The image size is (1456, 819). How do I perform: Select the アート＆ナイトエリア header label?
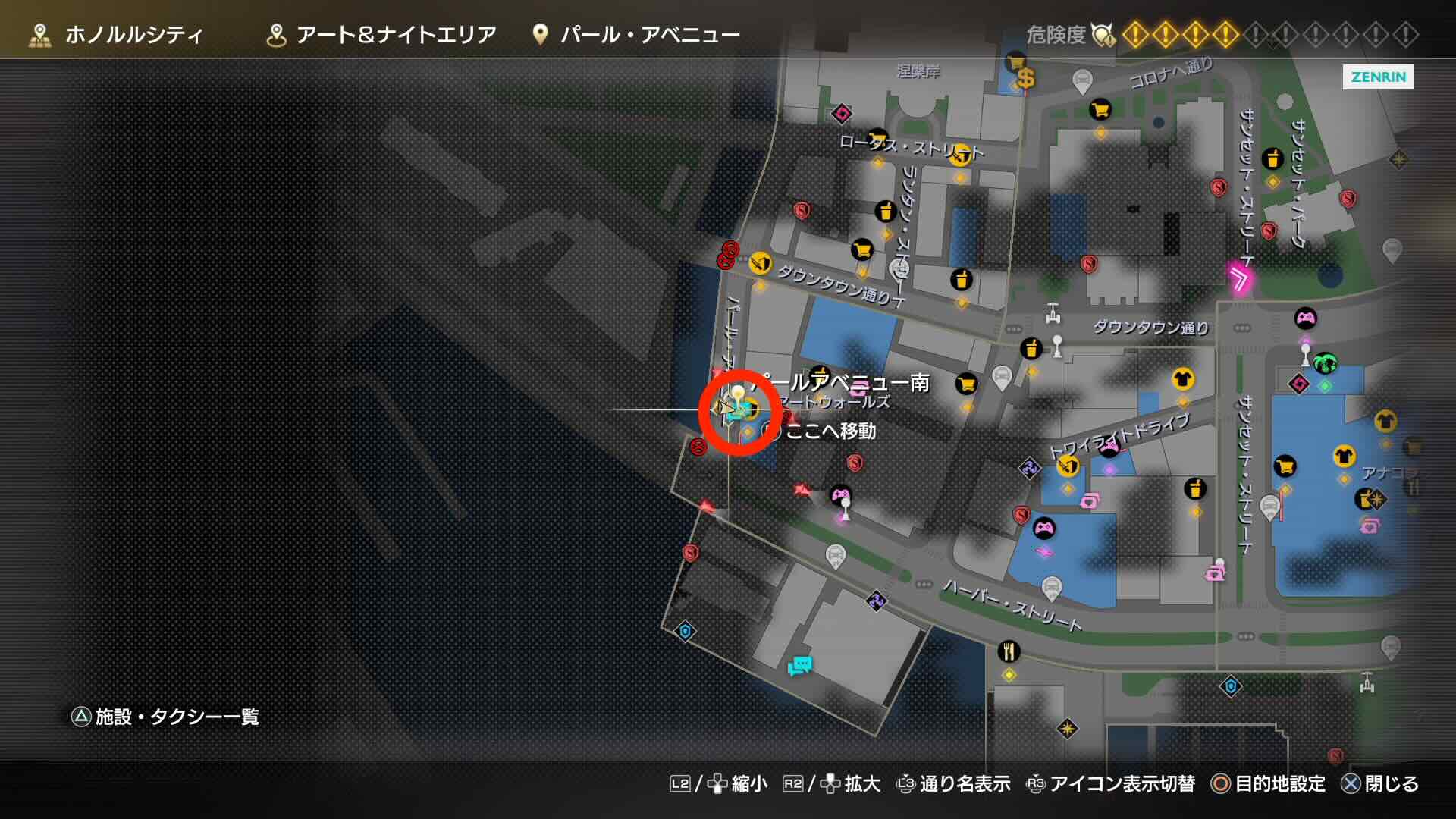point(394,33)
